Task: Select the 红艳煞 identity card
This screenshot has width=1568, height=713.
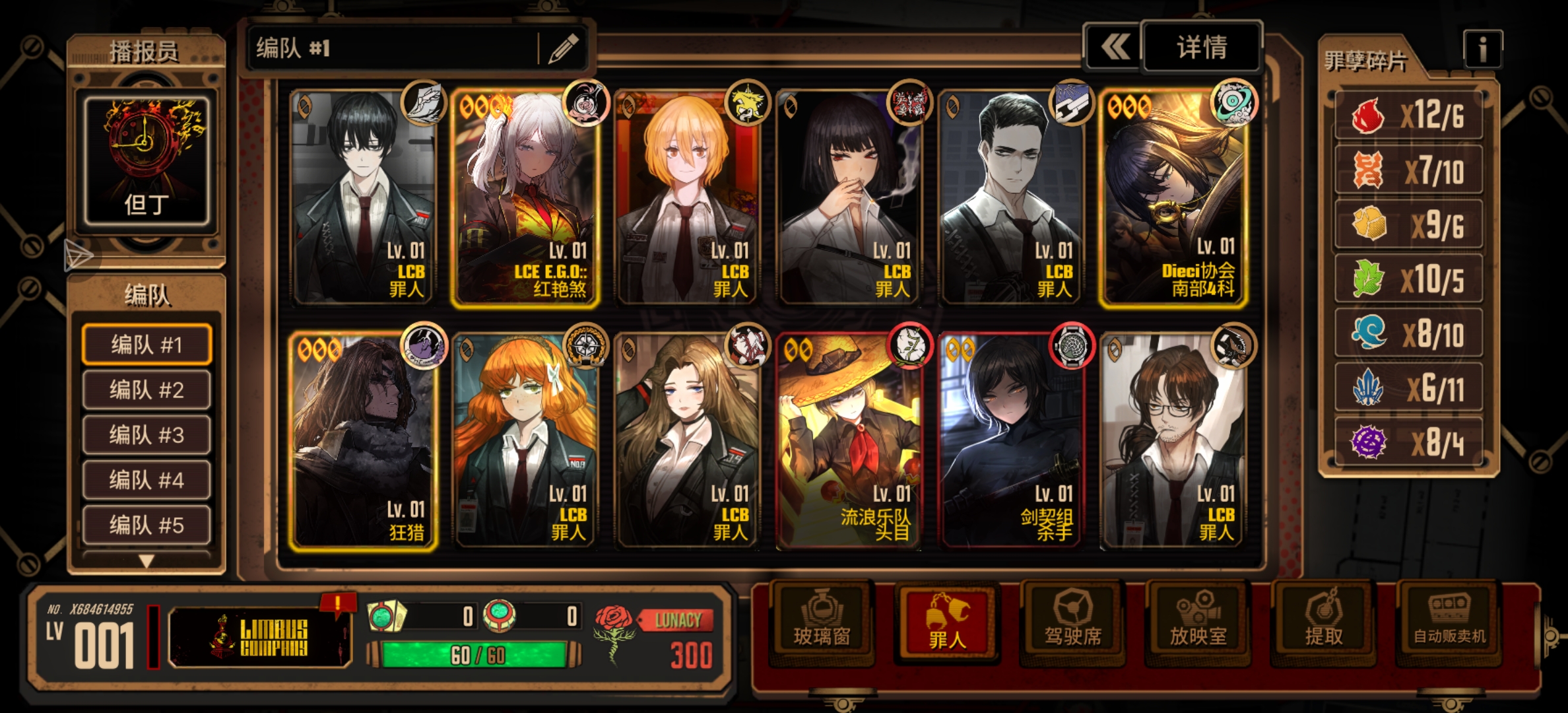Action: coord(525,199)
